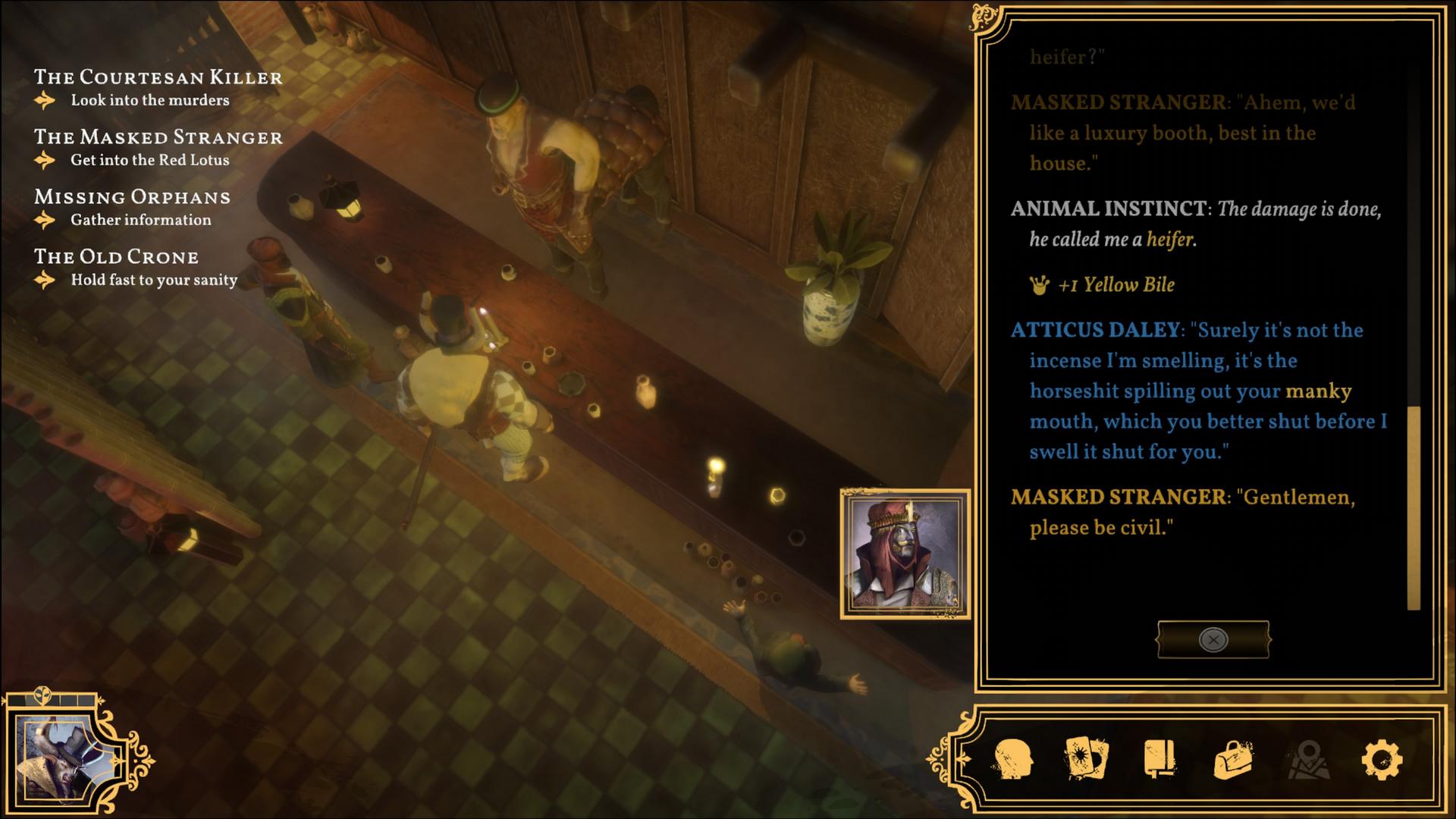This screenshot has height=819, width=1456.
Task: Click the Masked Stranger speaker portrait
Action: (x=905, y=554)
